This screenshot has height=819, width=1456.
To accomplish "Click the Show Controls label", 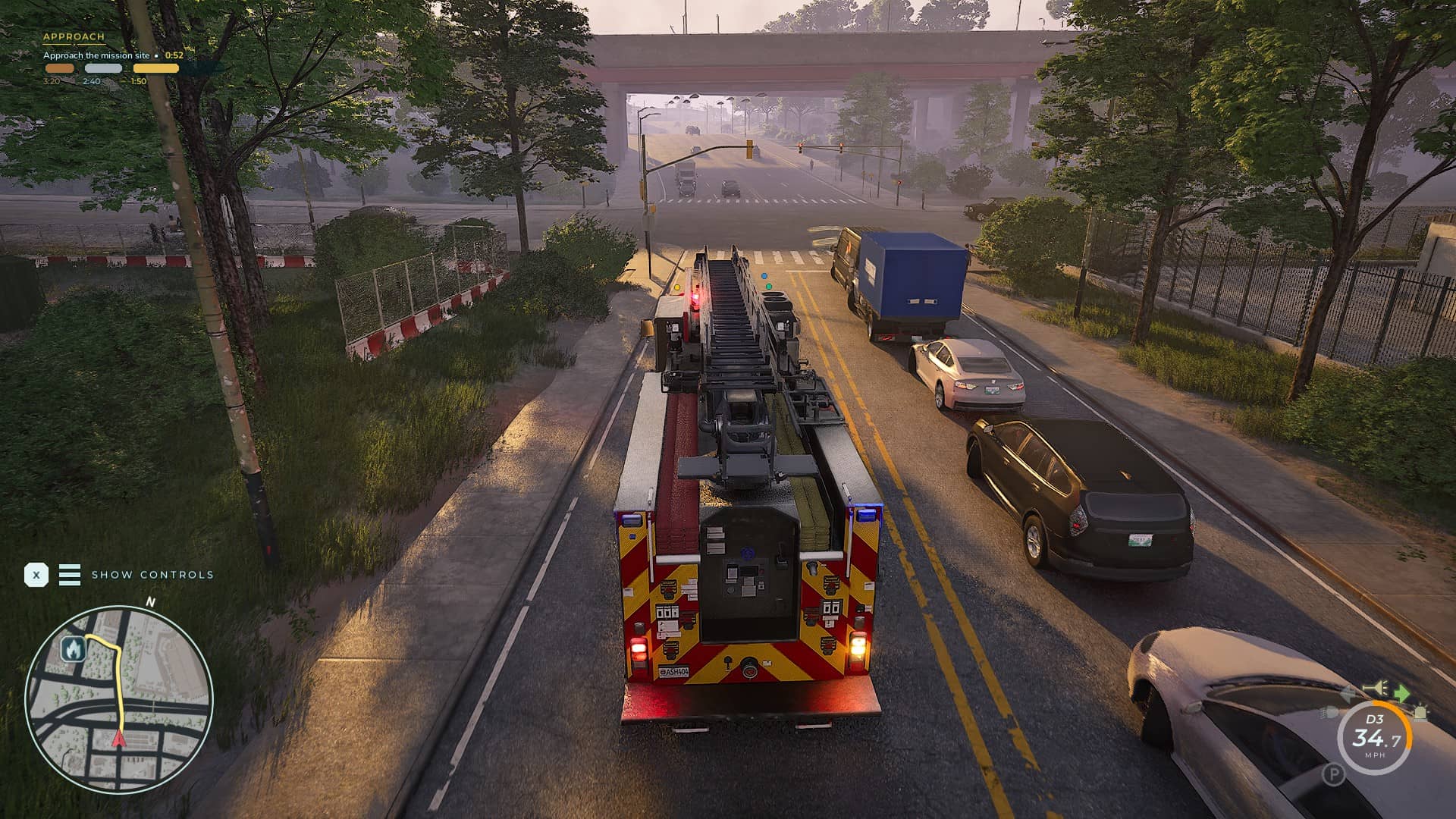I will (152, 575).
